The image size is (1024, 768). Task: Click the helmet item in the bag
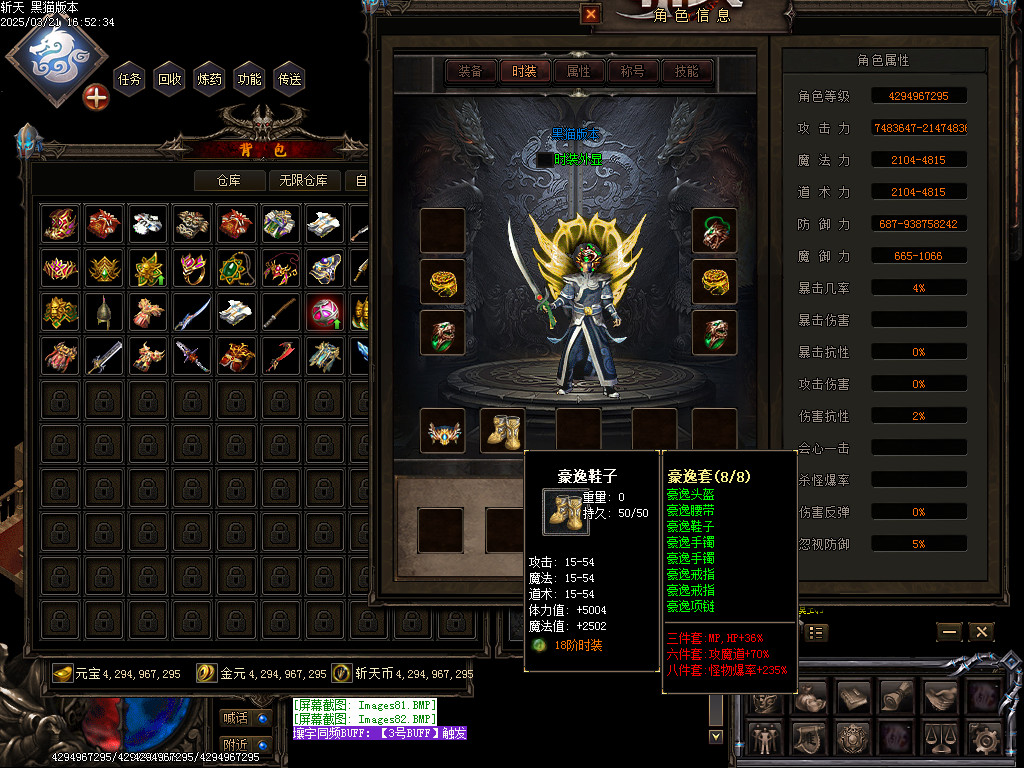pyautogui.click(x=103, y=312)
